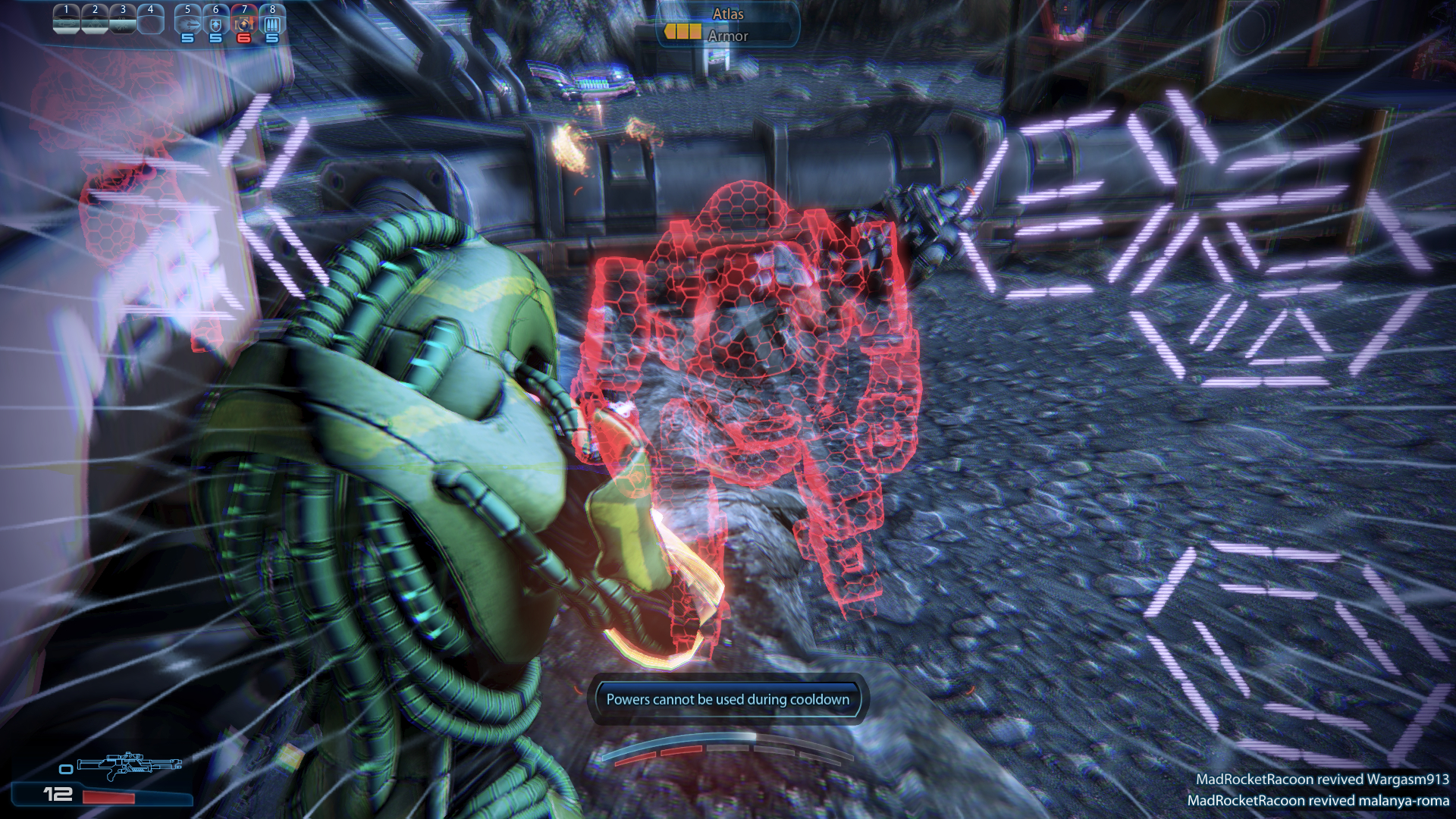This screenshot has height=819, width=1456.
Task: Use the shield-arrow survival pack in slot 6
Action: click(x=216, y=24)
